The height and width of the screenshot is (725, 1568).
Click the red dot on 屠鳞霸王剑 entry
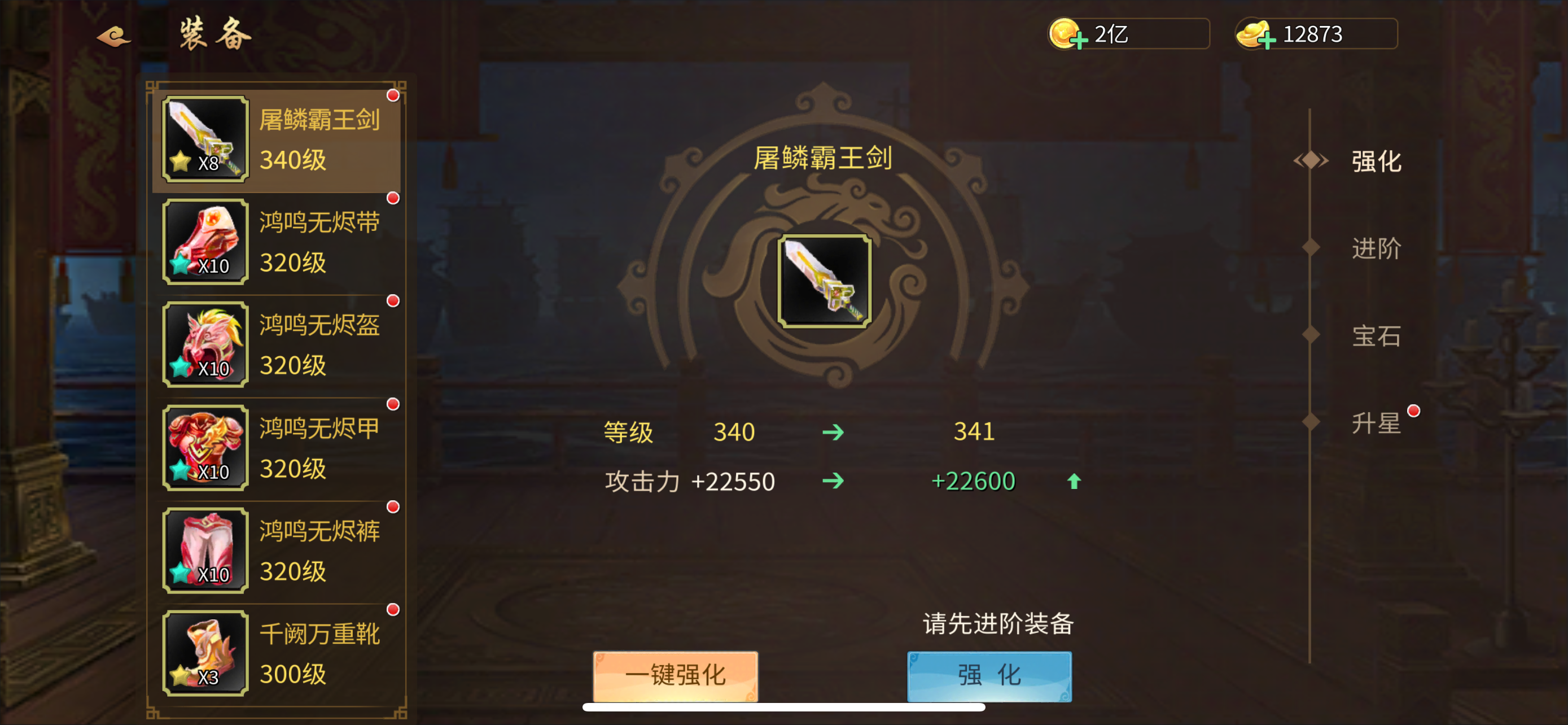click(x=393, y=95)
